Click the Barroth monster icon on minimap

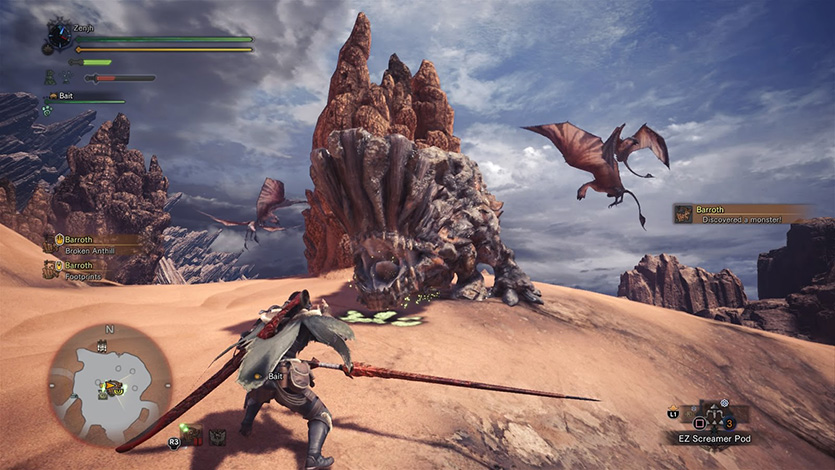pos(113,387)
